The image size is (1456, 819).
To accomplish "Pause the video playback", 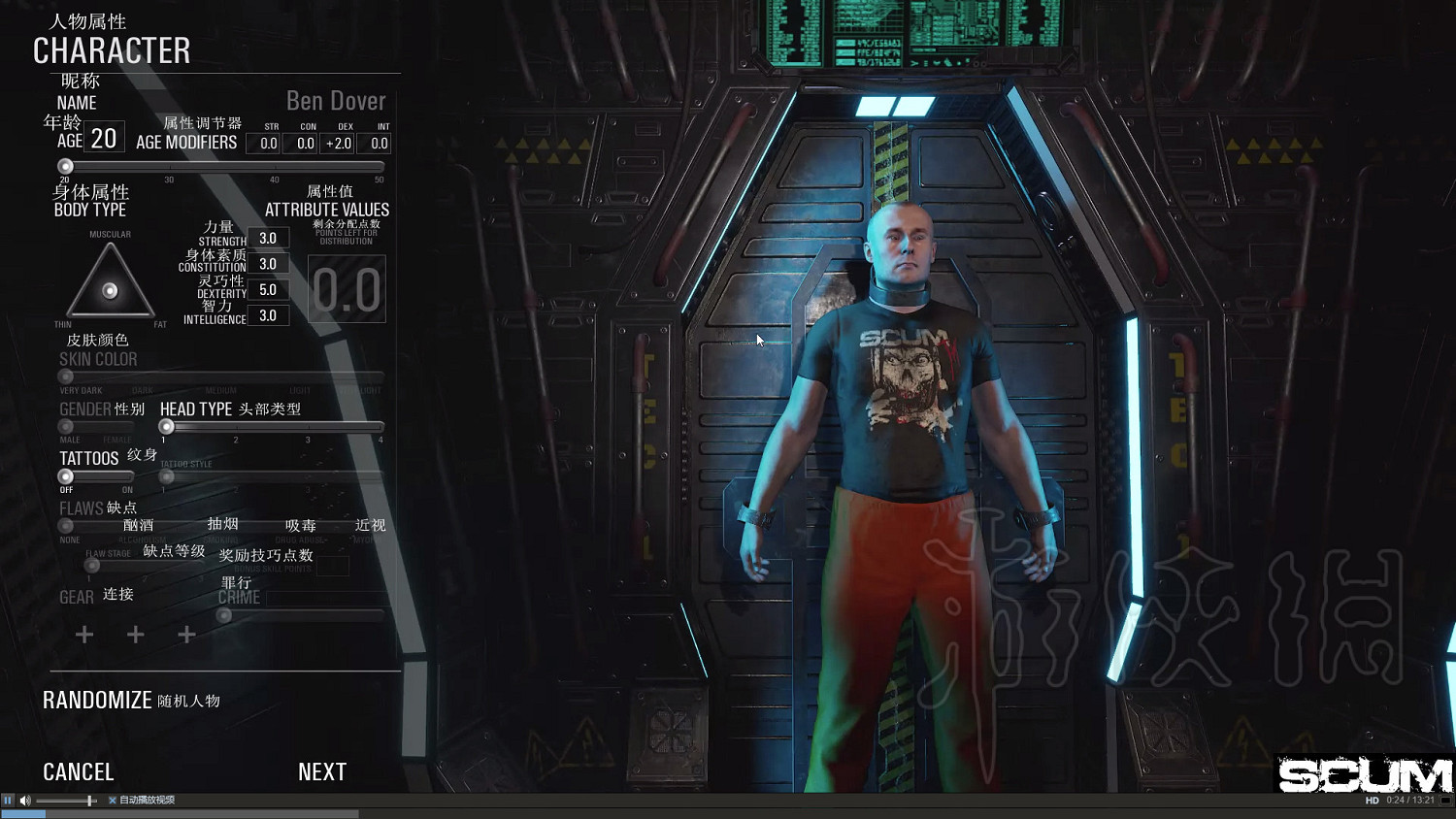I will tap(8, 801).
